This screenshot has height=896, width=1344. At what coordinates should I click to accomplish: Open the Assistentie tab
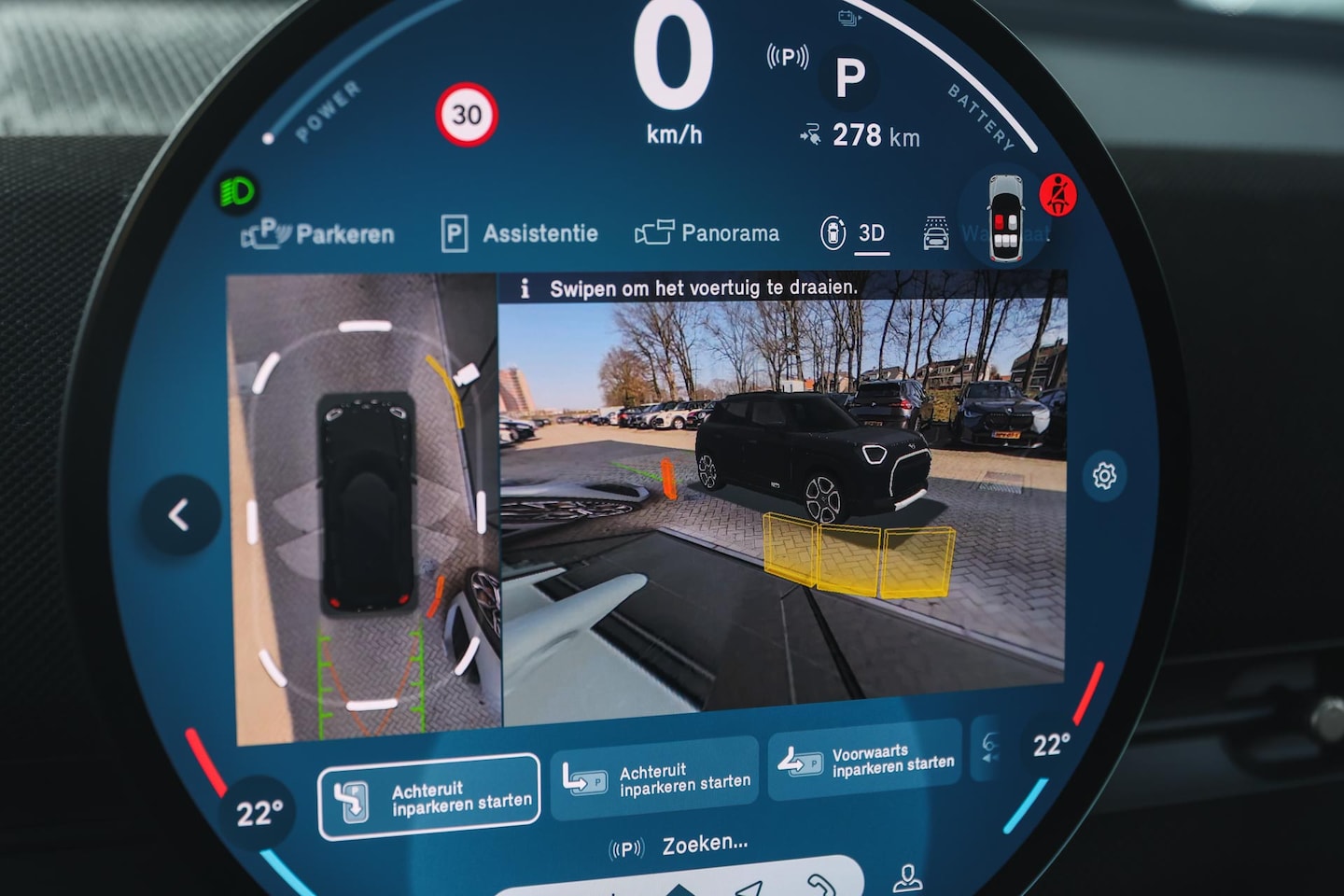[x=520, y=233]
